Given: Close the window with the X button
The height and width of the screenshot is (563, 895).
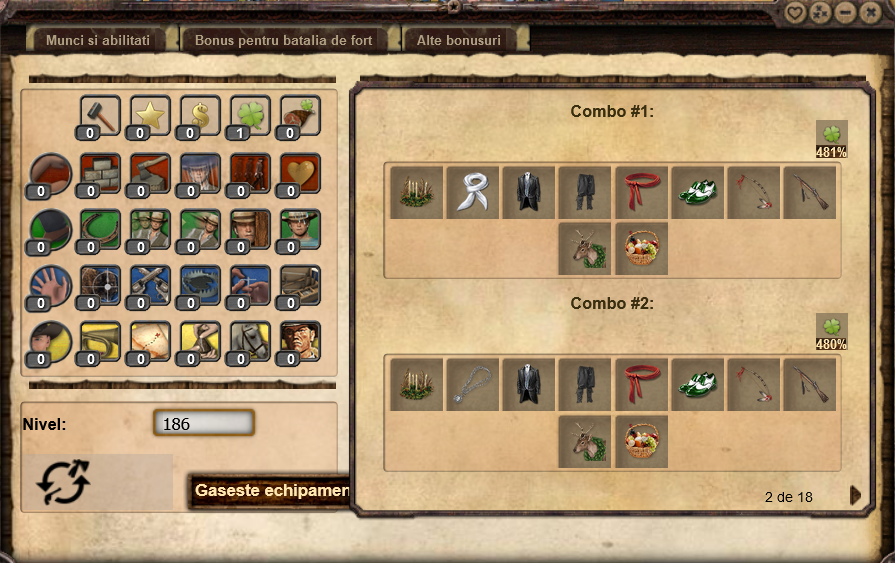Looking at the screenshot, I should tap(870, 12).
